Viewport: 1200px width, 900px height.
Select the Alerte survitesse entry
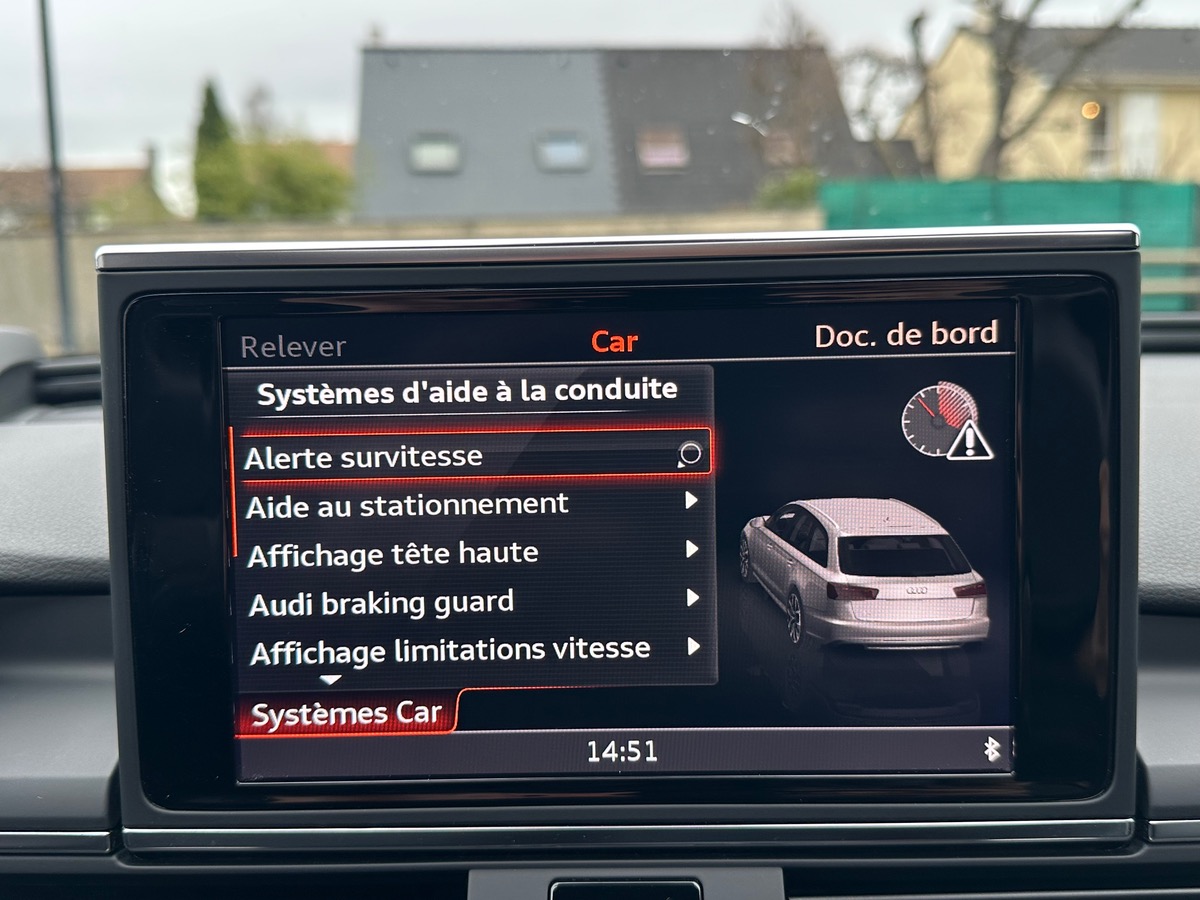tap(470, 456)
